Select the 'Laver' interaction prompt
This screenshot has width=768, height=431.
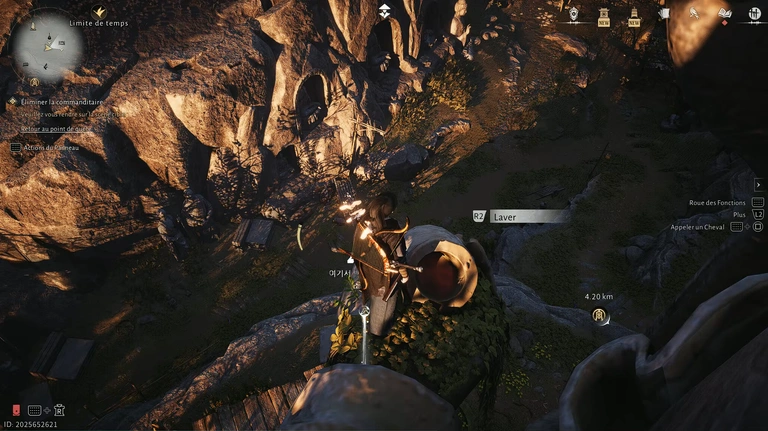tap(529, 215)
